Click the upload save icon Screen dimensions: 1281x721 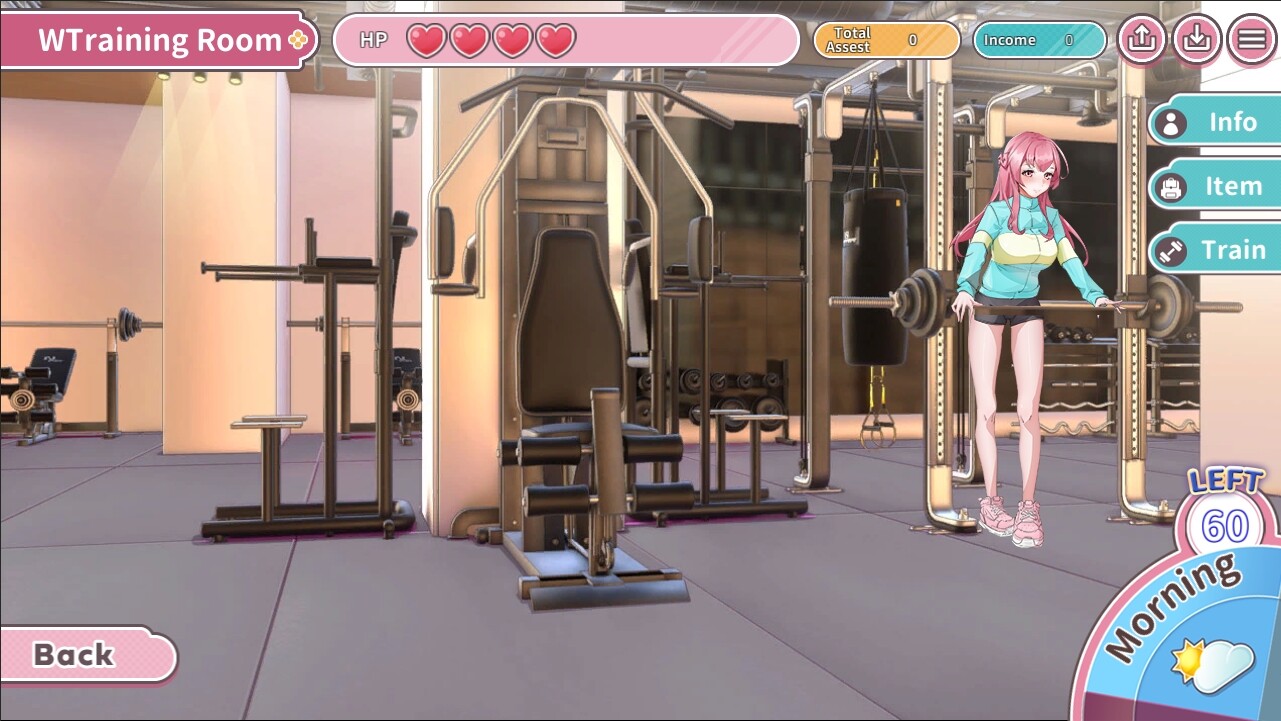coord(1141,40)
